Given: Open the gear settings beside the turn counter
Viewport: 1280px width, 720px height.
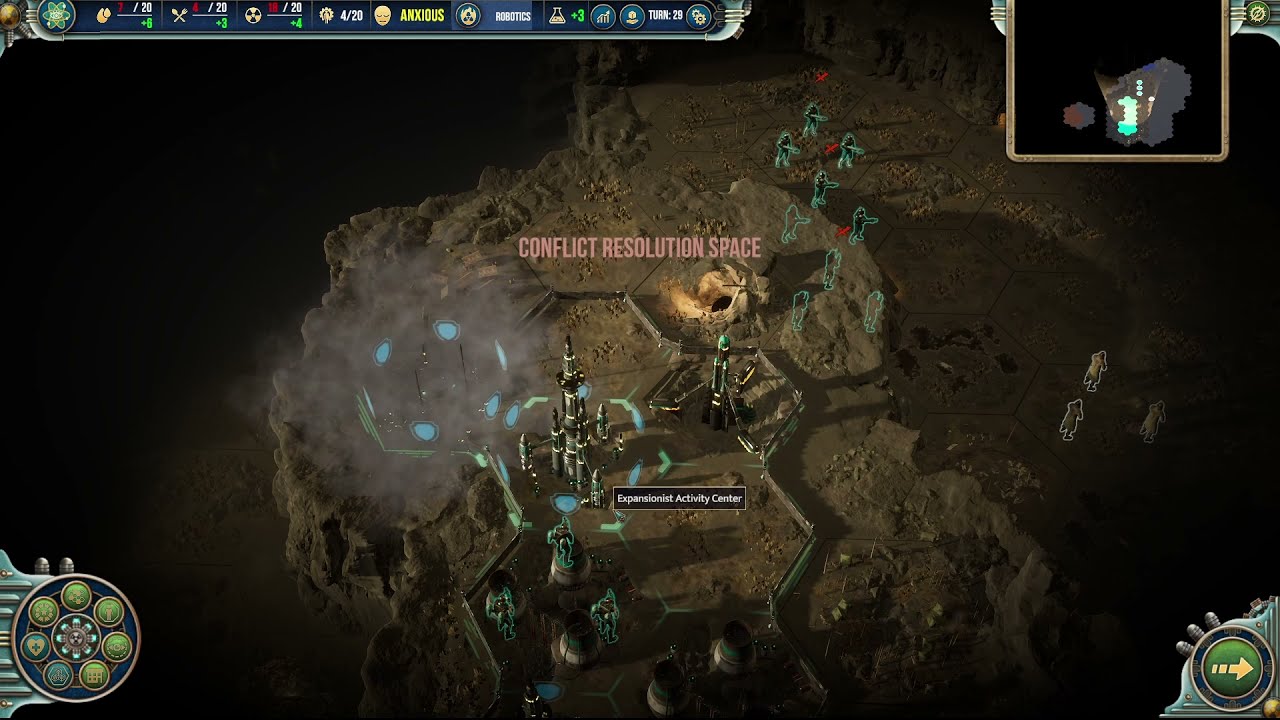Looking at the screenshot, I should [x=699, y=16].
